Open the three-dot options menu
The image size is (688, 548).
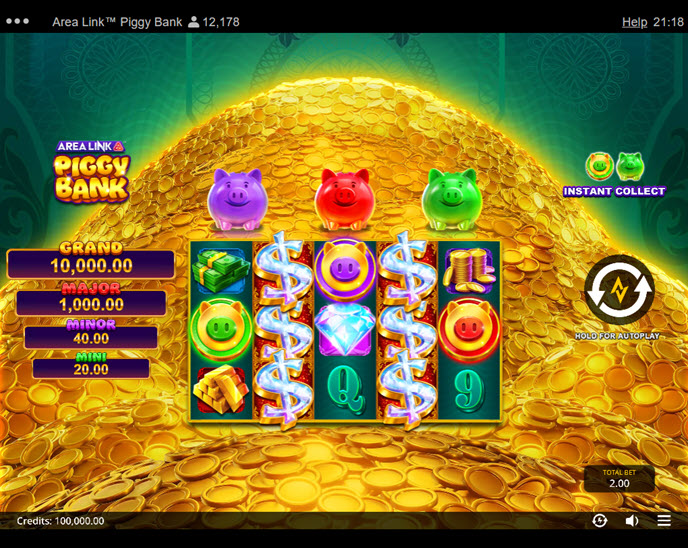[18, 22]
